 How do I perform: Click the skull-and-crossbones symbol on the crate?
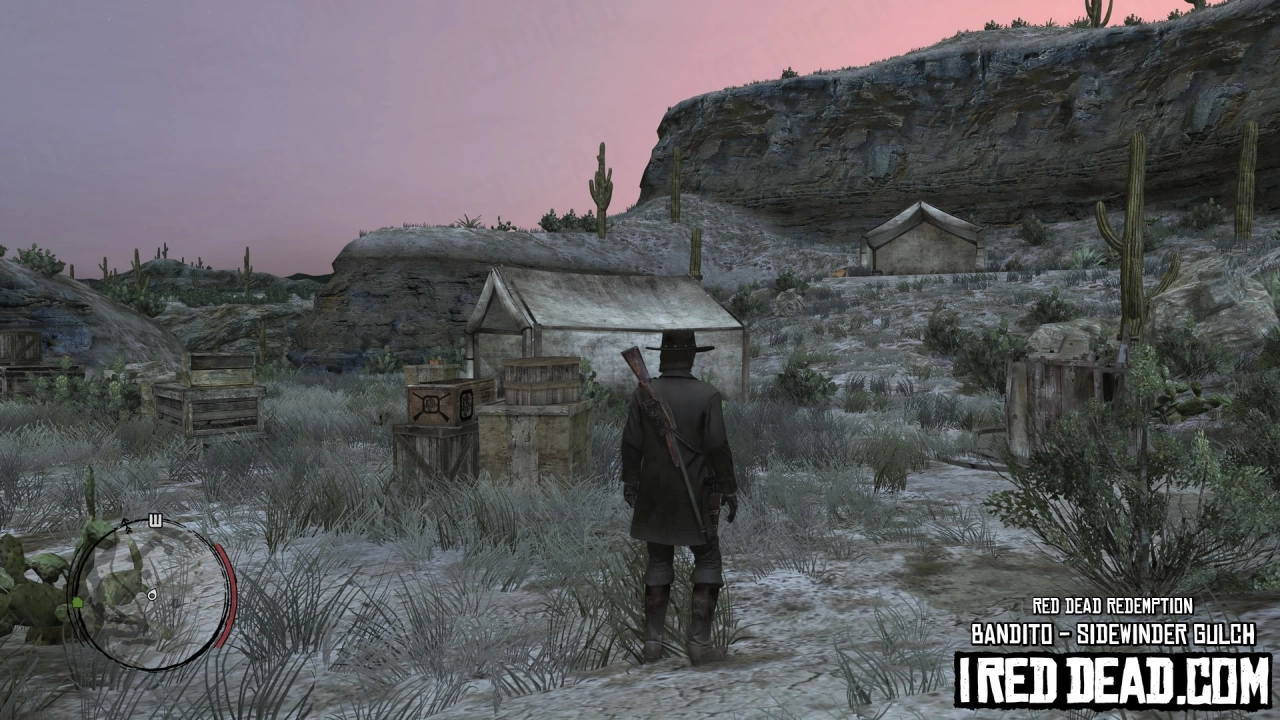pos(432,402)
